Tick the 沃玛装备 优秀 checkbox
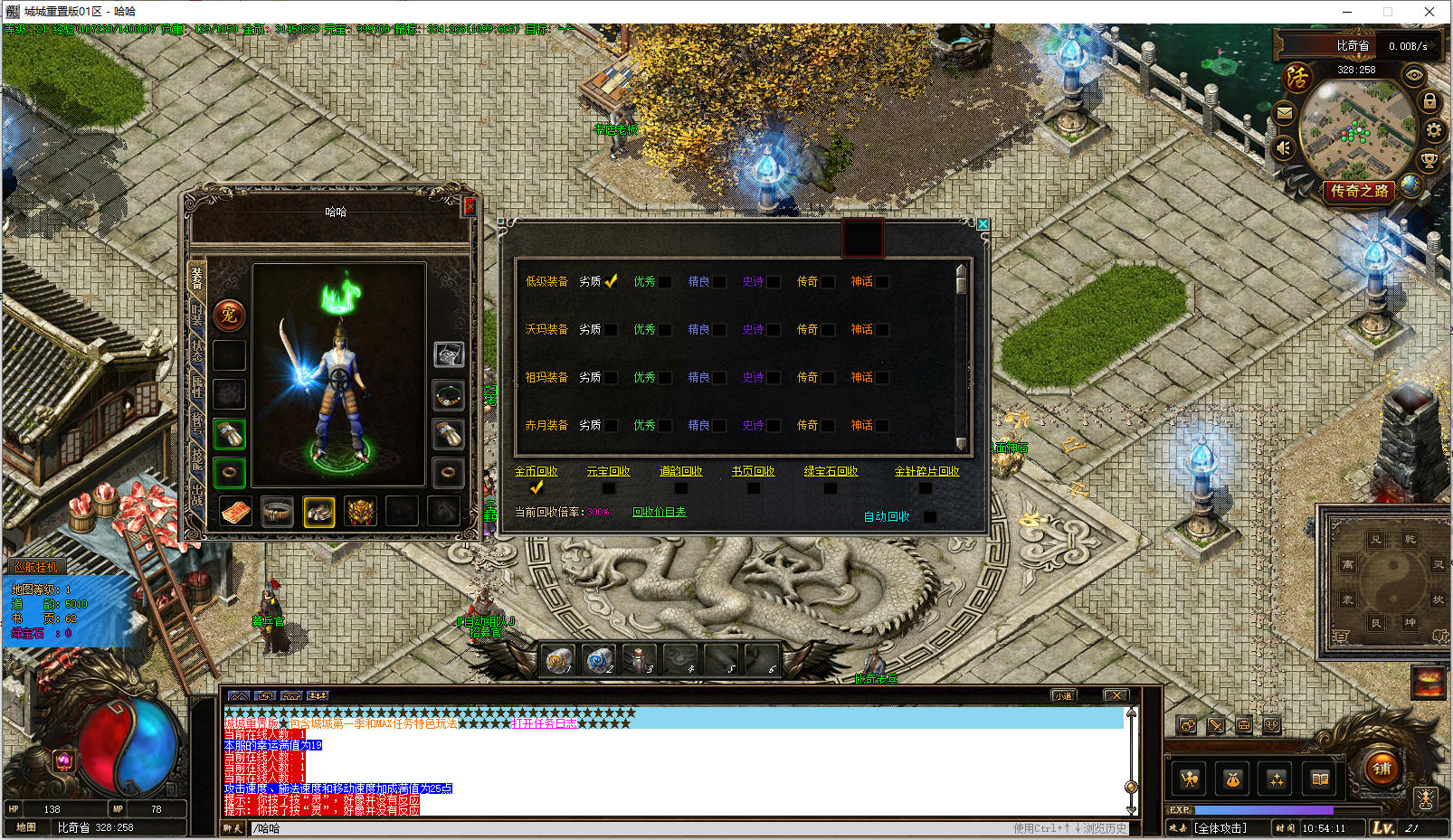The image size is (1453, 840). point(665,330)
